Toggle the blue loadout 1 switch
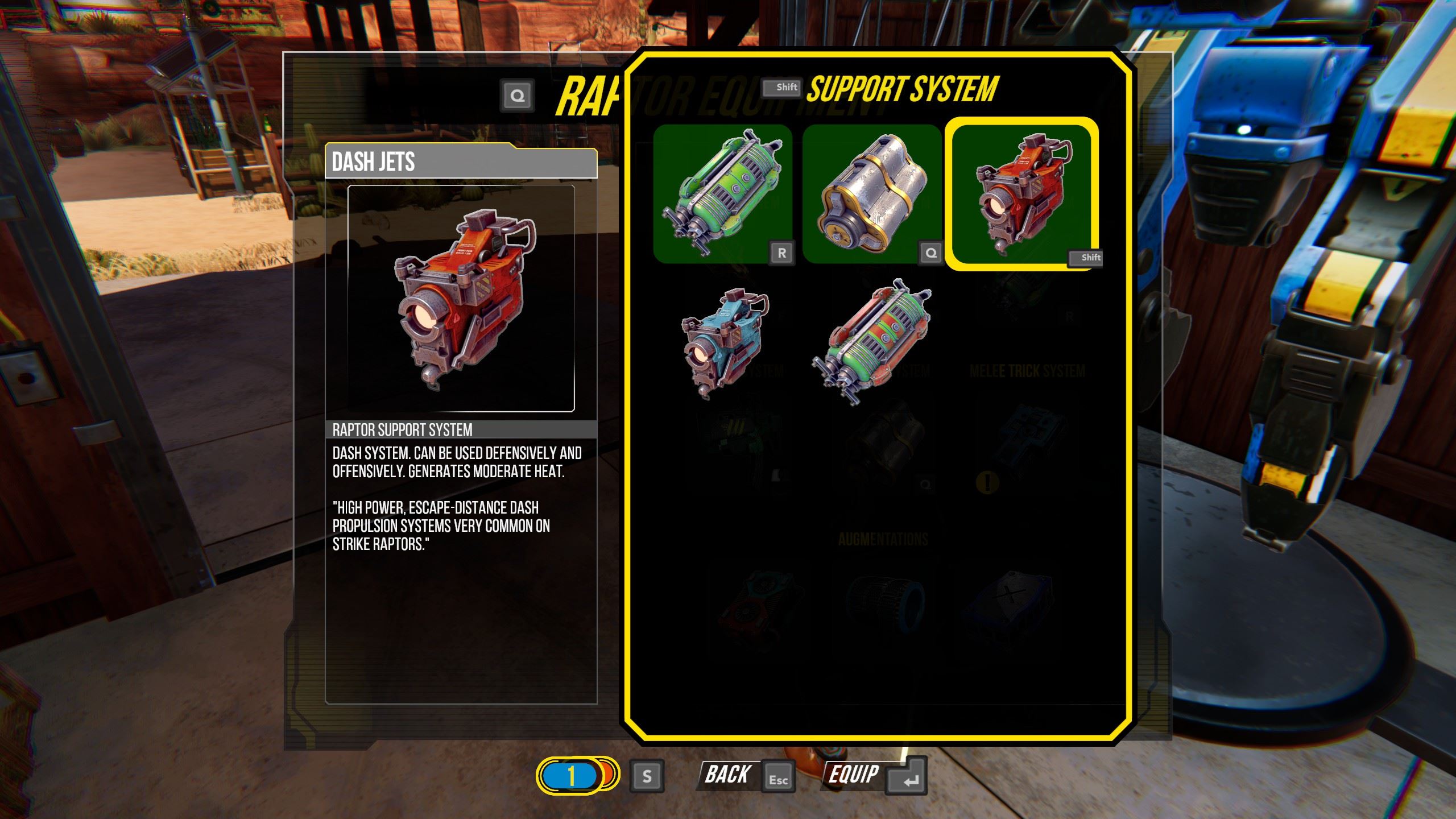The height and width of the screenshot is (819, 1456). [x=577, y=775]
